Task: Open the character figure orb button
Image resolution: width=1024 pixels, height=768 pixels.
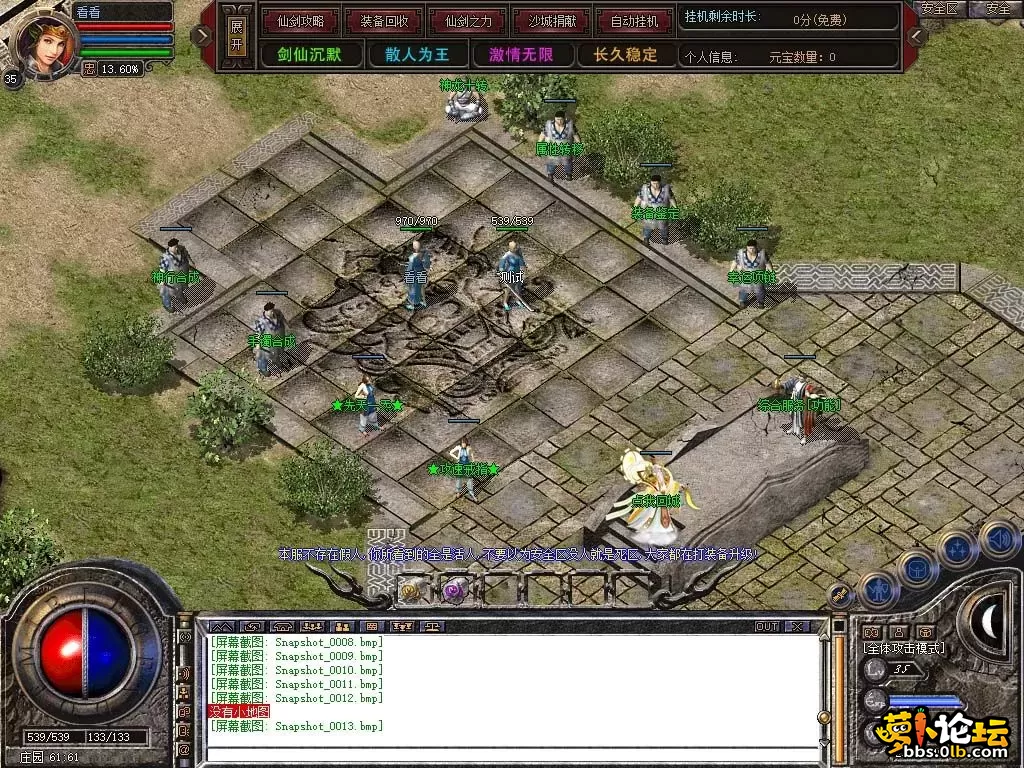Action: [x=878, y=590]
